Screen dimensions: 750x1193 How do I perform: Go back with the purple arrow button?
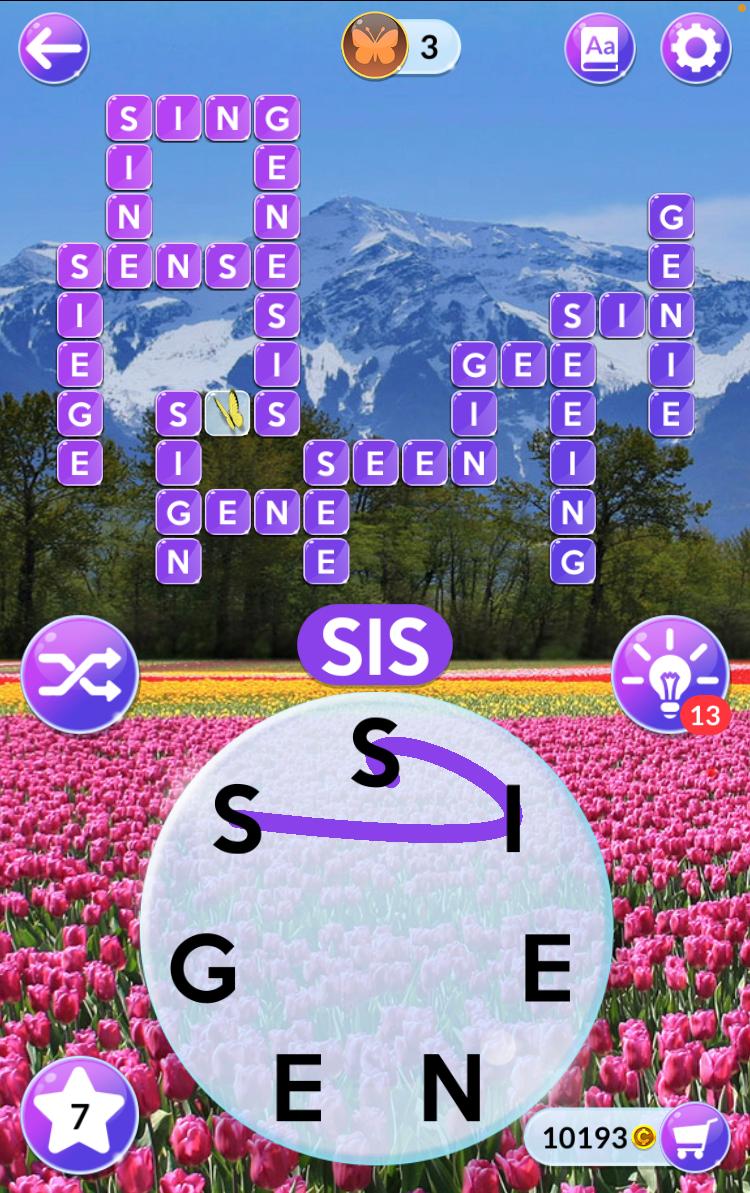(54, 47)
